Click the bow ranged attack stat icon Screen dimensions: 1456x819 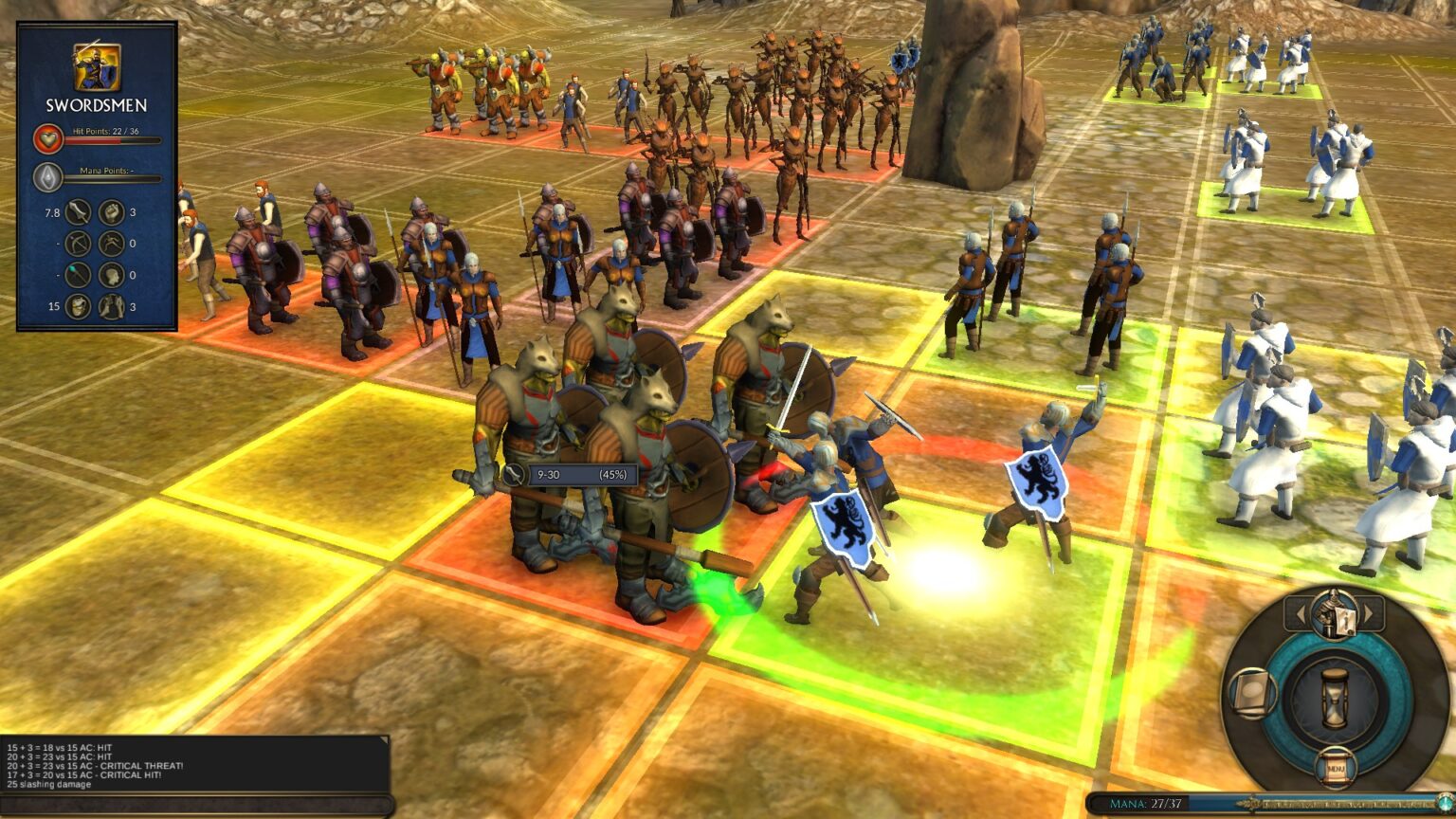(78, 244)
